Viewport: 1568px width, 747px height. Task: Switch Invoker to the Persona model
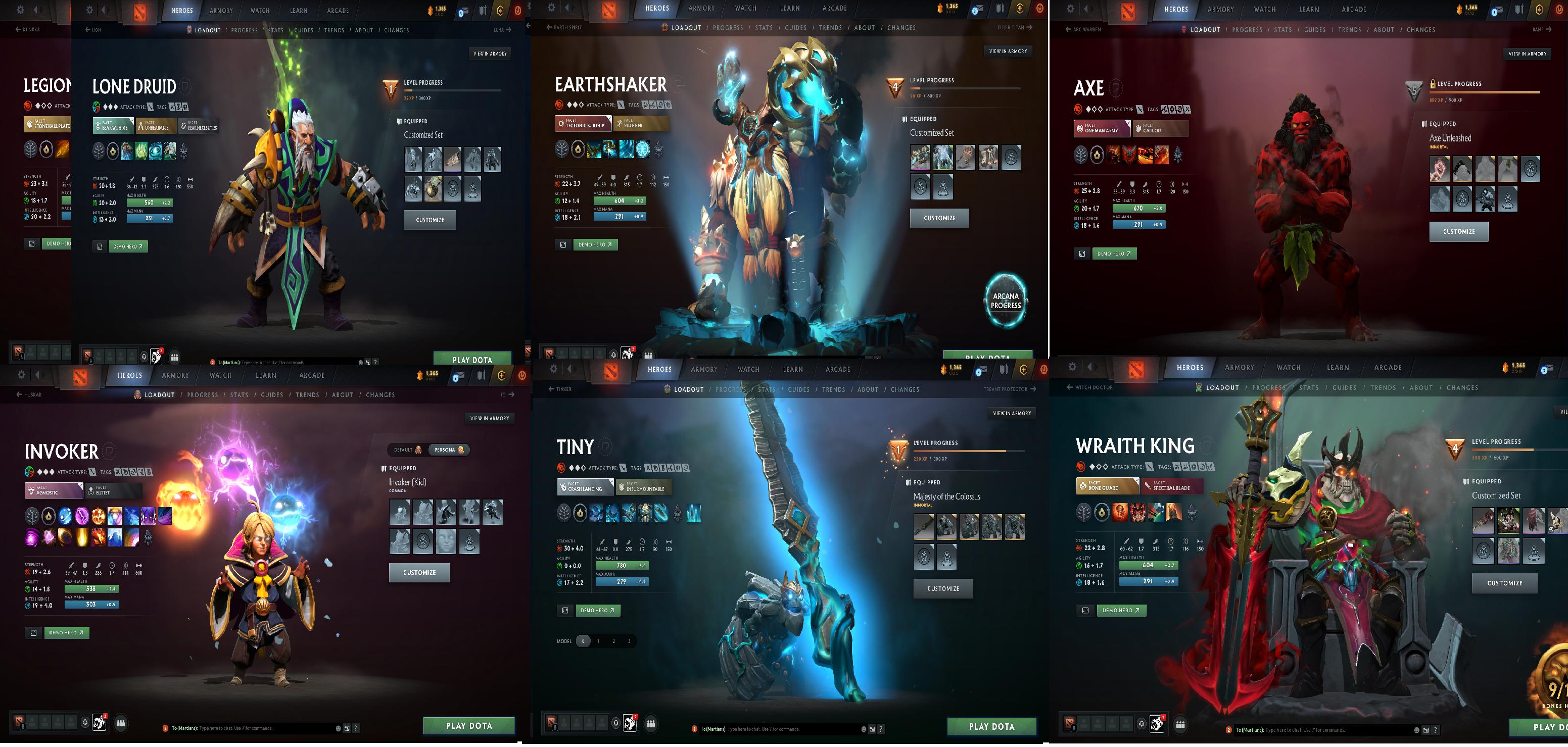point(448,450)
